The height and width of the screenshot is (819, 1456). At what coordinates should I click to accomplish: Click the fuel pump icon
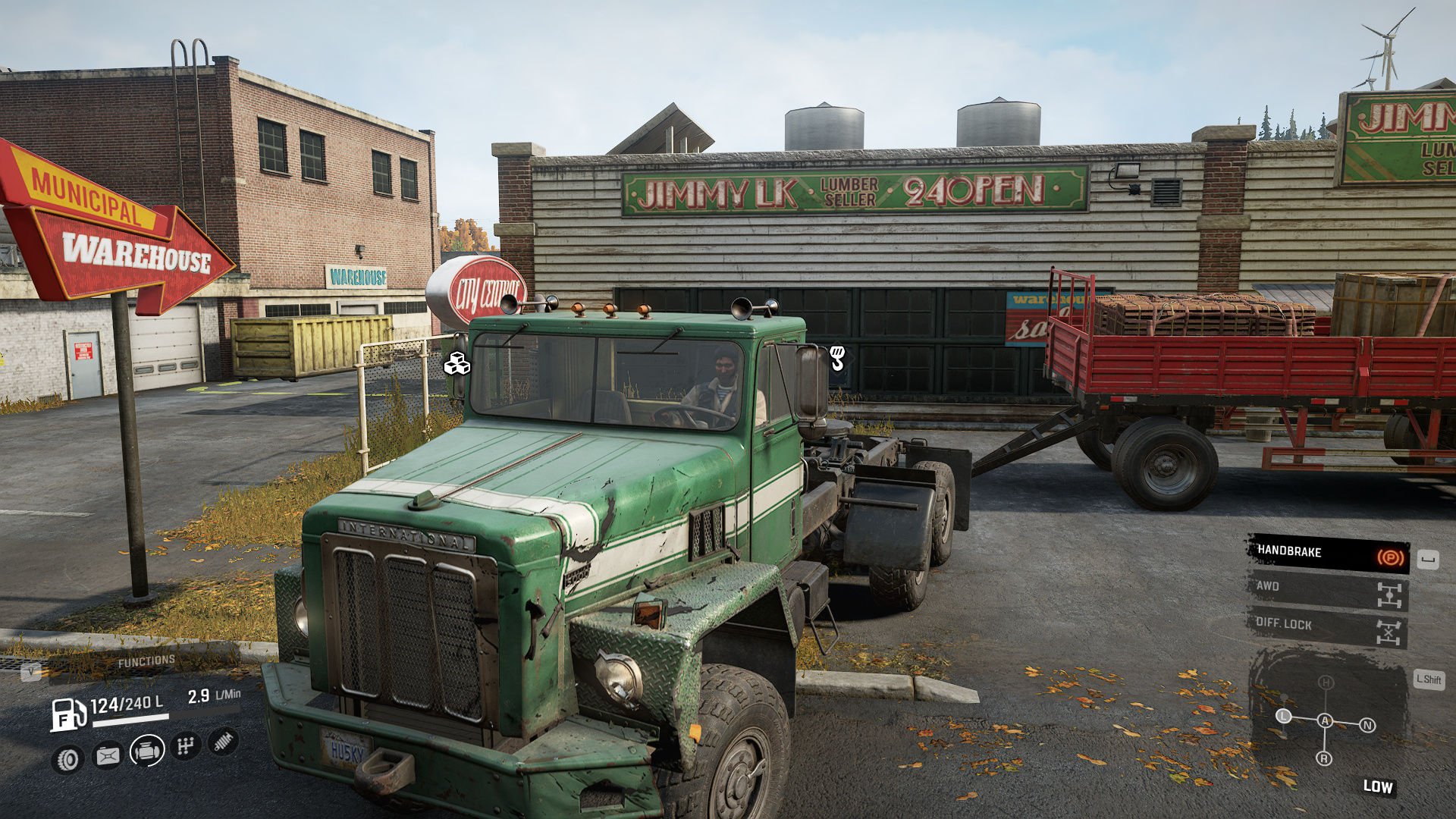67,714
